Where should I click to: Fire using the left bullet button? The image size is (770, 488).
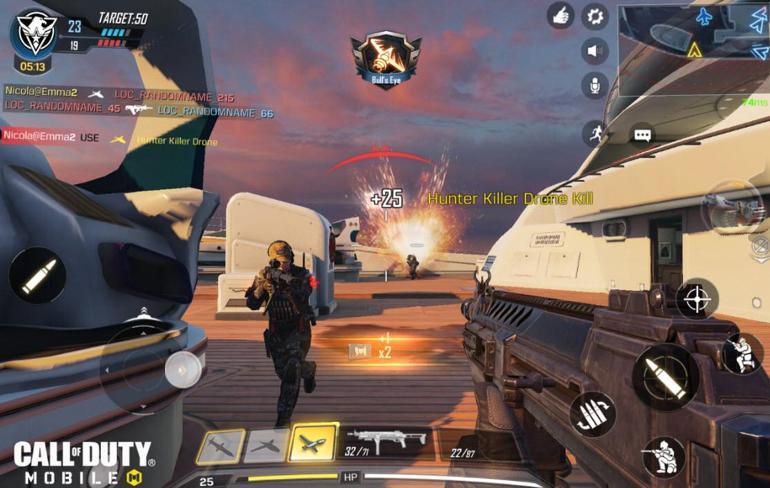37,275
